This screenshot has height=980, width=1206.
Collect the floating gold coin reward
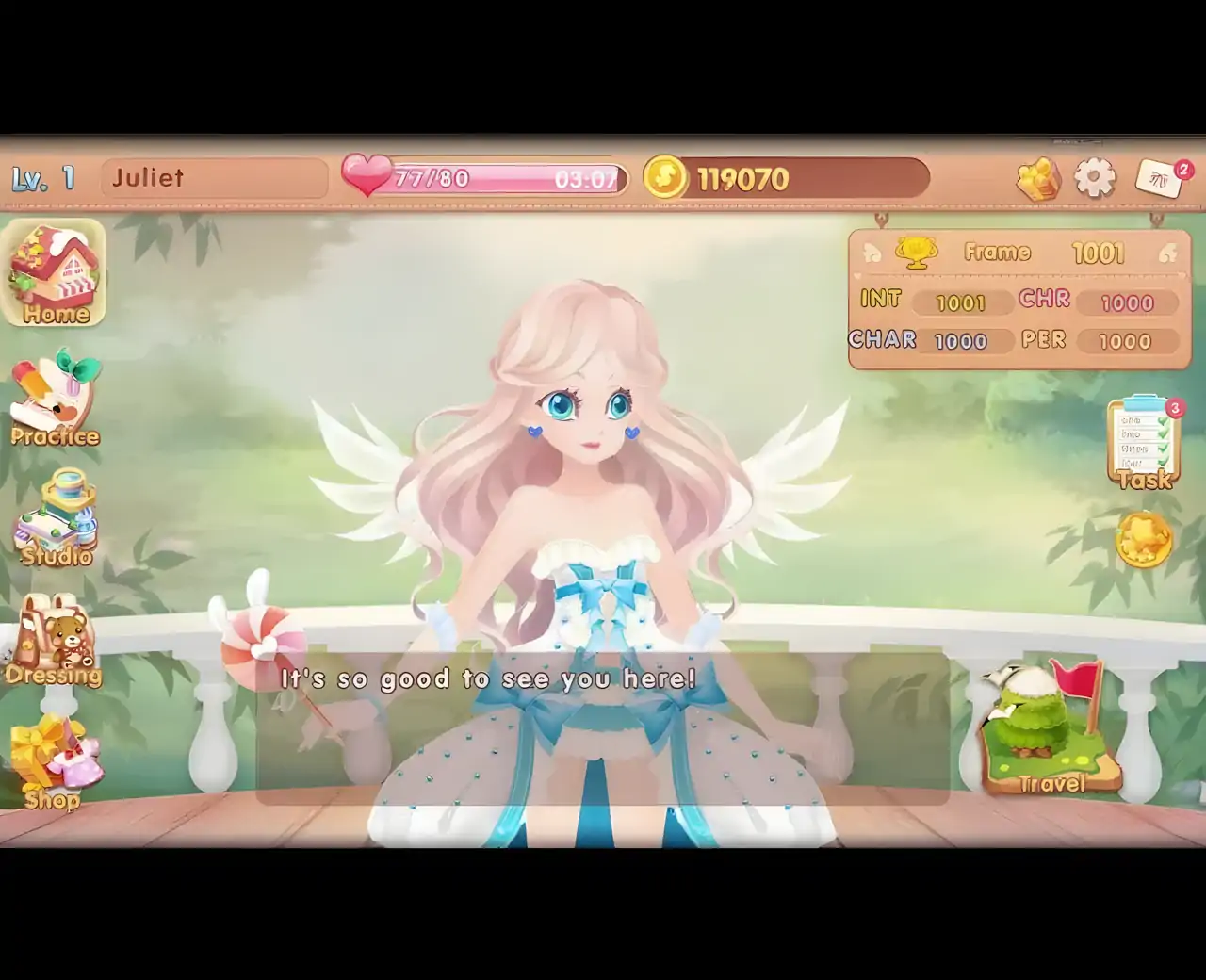point(1144,539)
